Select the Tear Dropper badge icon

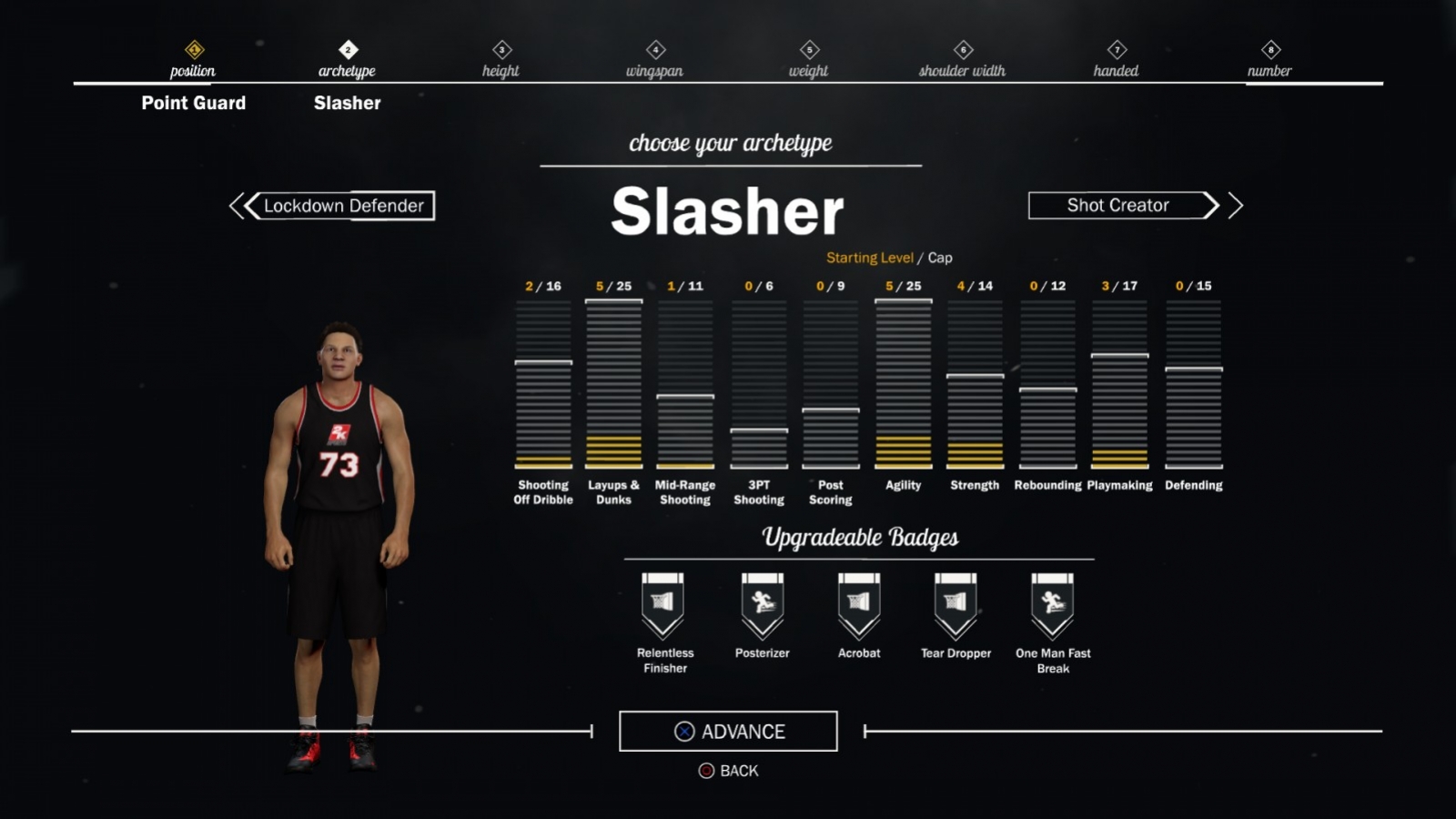click(x=955, y=602)
